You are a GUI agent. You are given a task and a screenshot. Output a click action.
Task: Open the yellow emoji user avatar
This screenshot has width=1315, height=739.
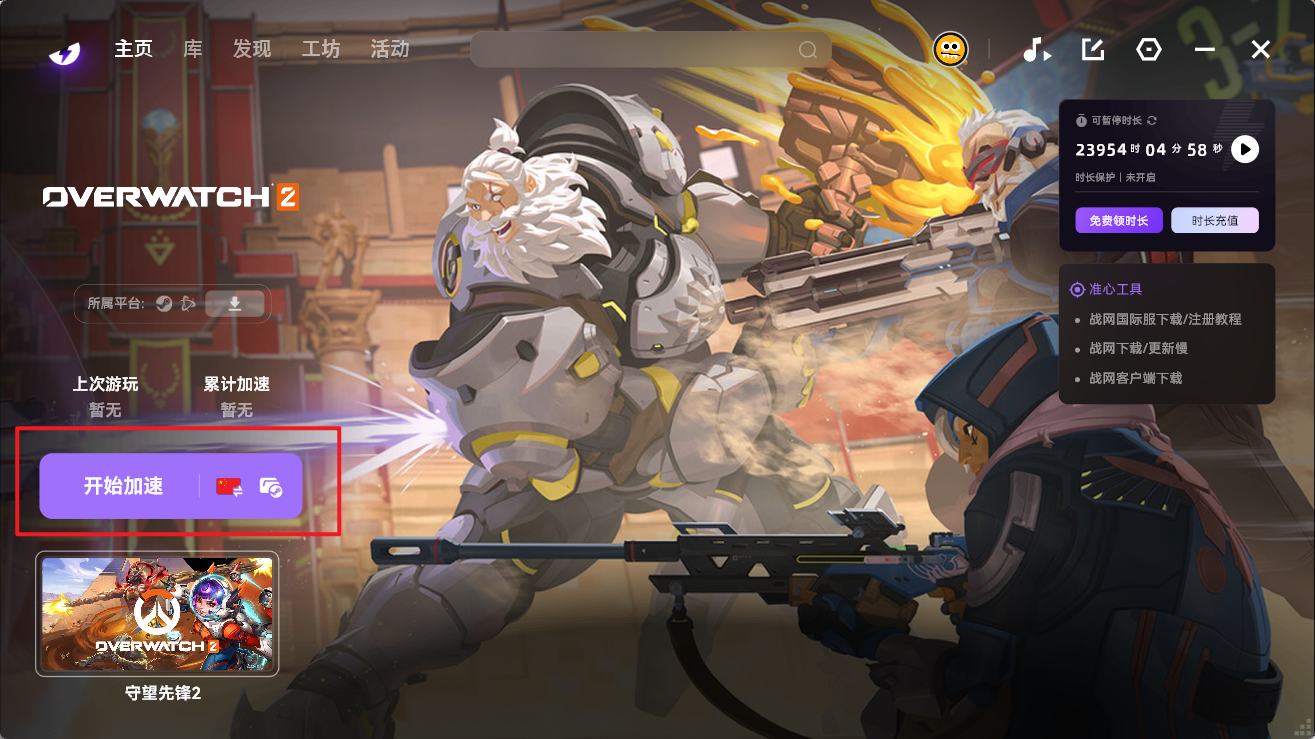point(950,49)
